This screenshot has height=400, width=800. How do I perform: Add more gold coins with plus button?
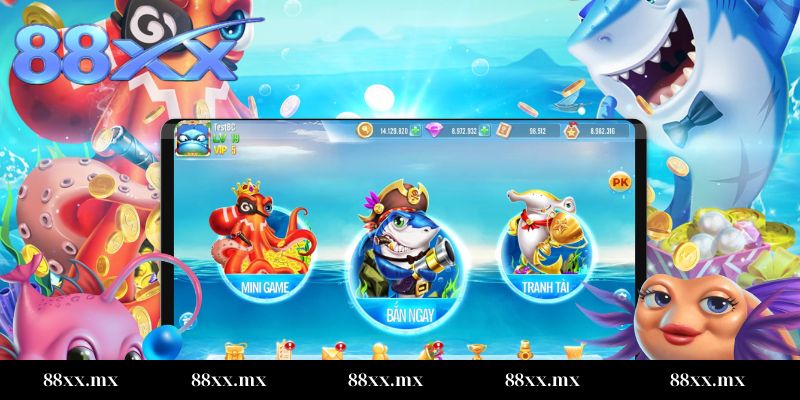[414, 131]
